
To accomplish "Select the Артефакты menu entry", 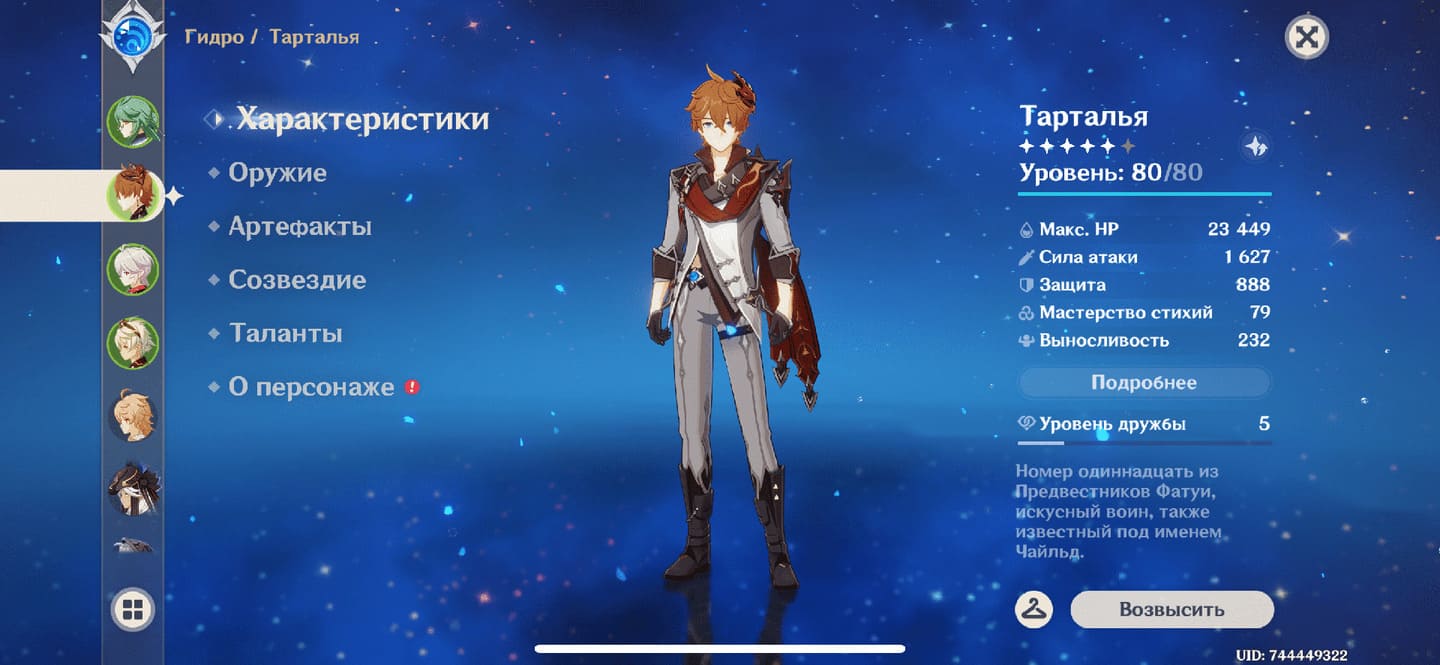I will (x=299, y=227).
